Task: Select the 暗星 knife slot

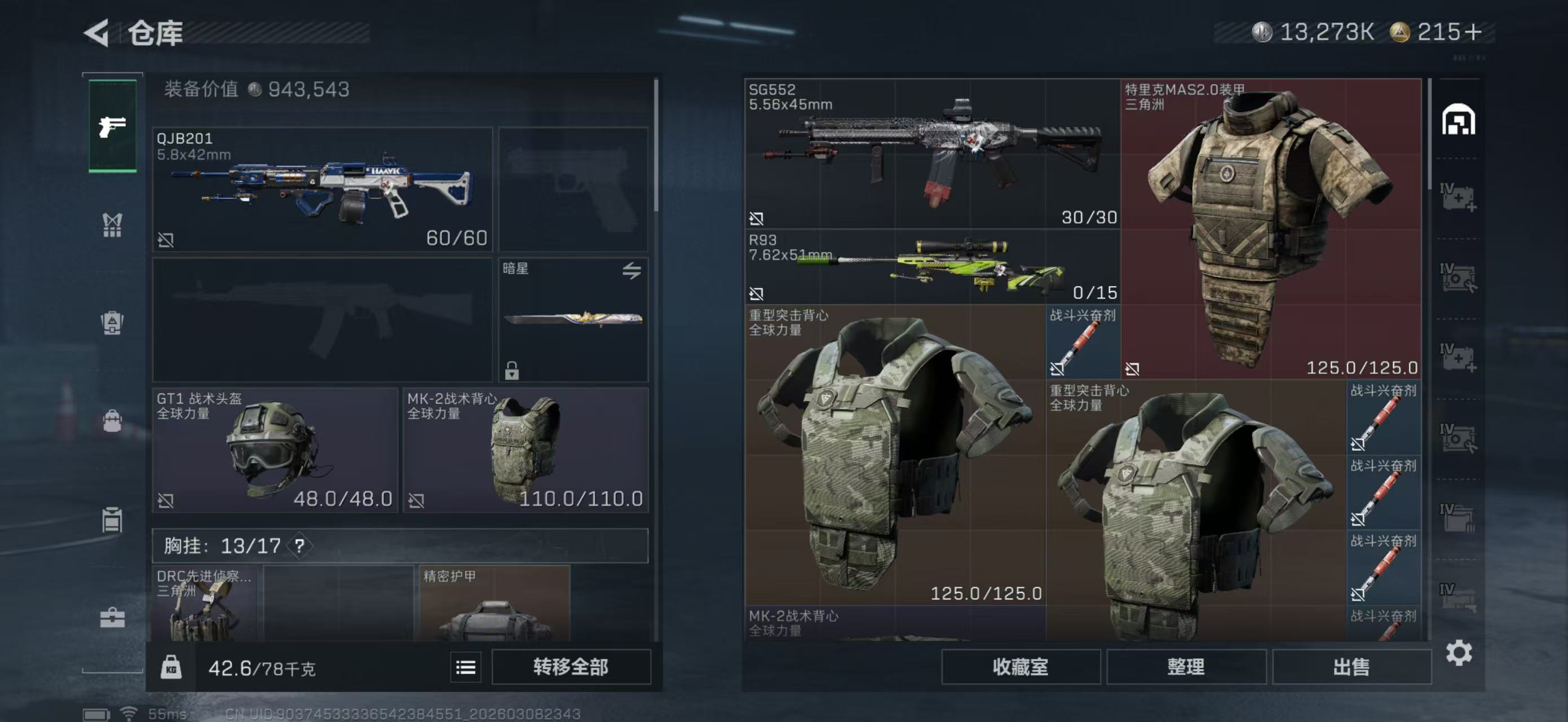Action: [x=573, y=320]
